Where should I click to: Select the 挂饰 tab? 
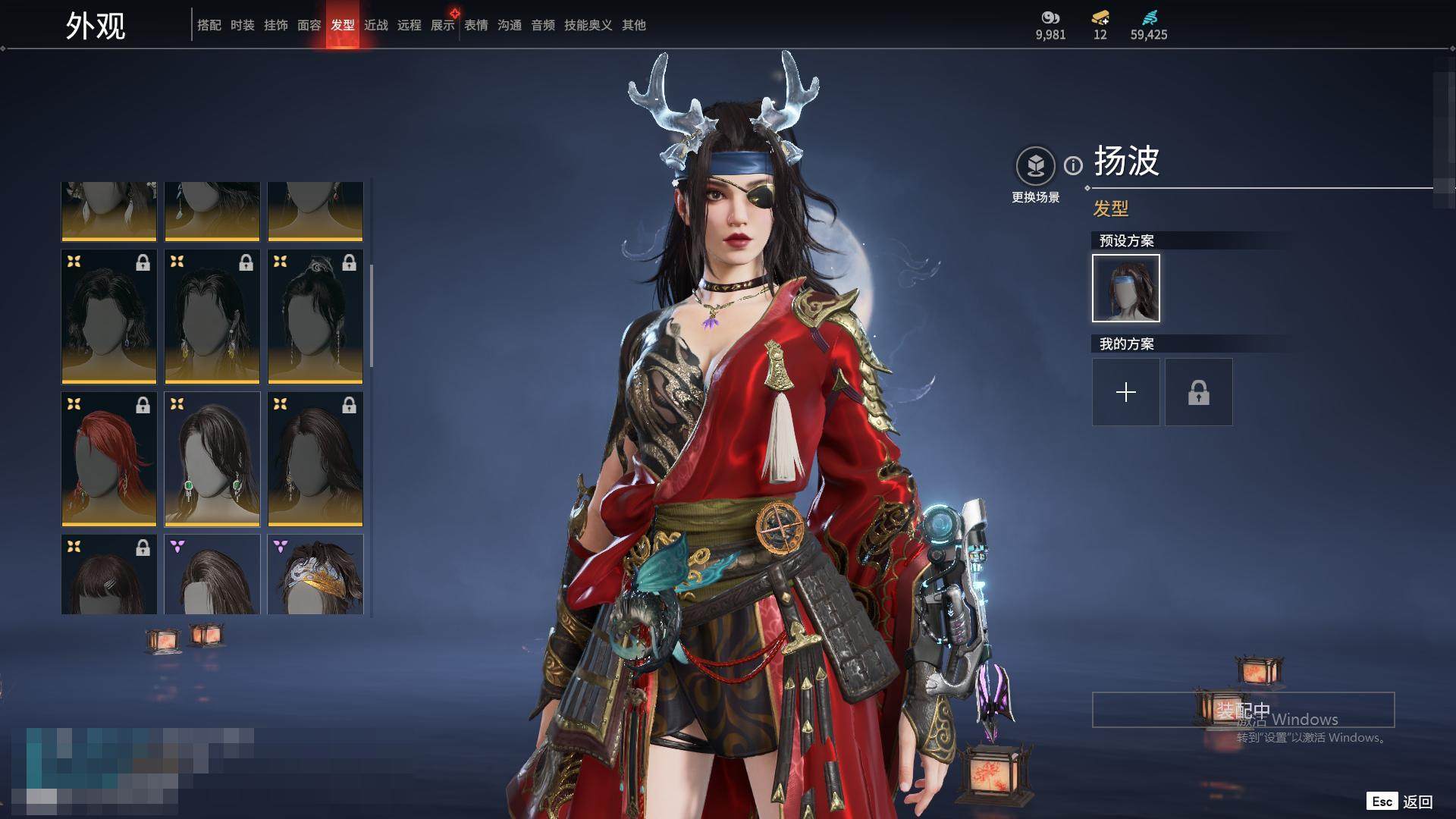tap(276, 25)
